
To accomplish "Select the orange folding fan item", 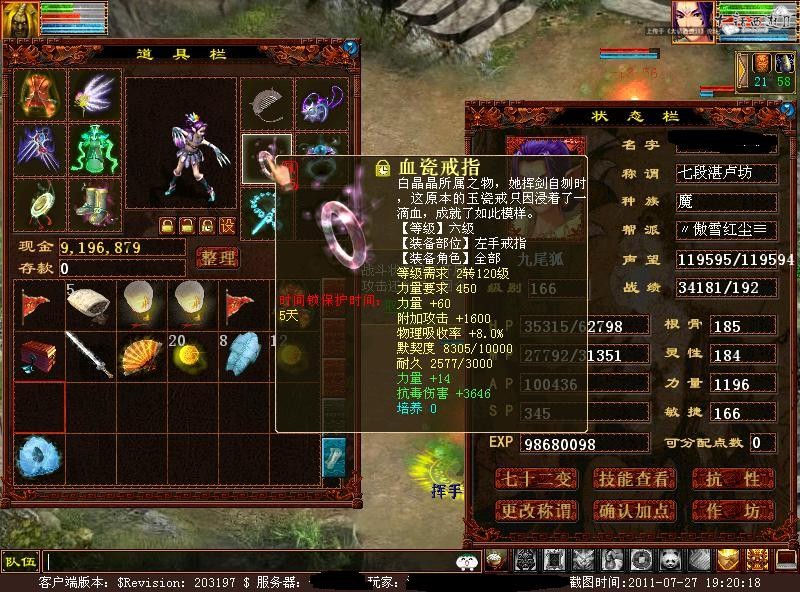I will (x=142, y=355).
